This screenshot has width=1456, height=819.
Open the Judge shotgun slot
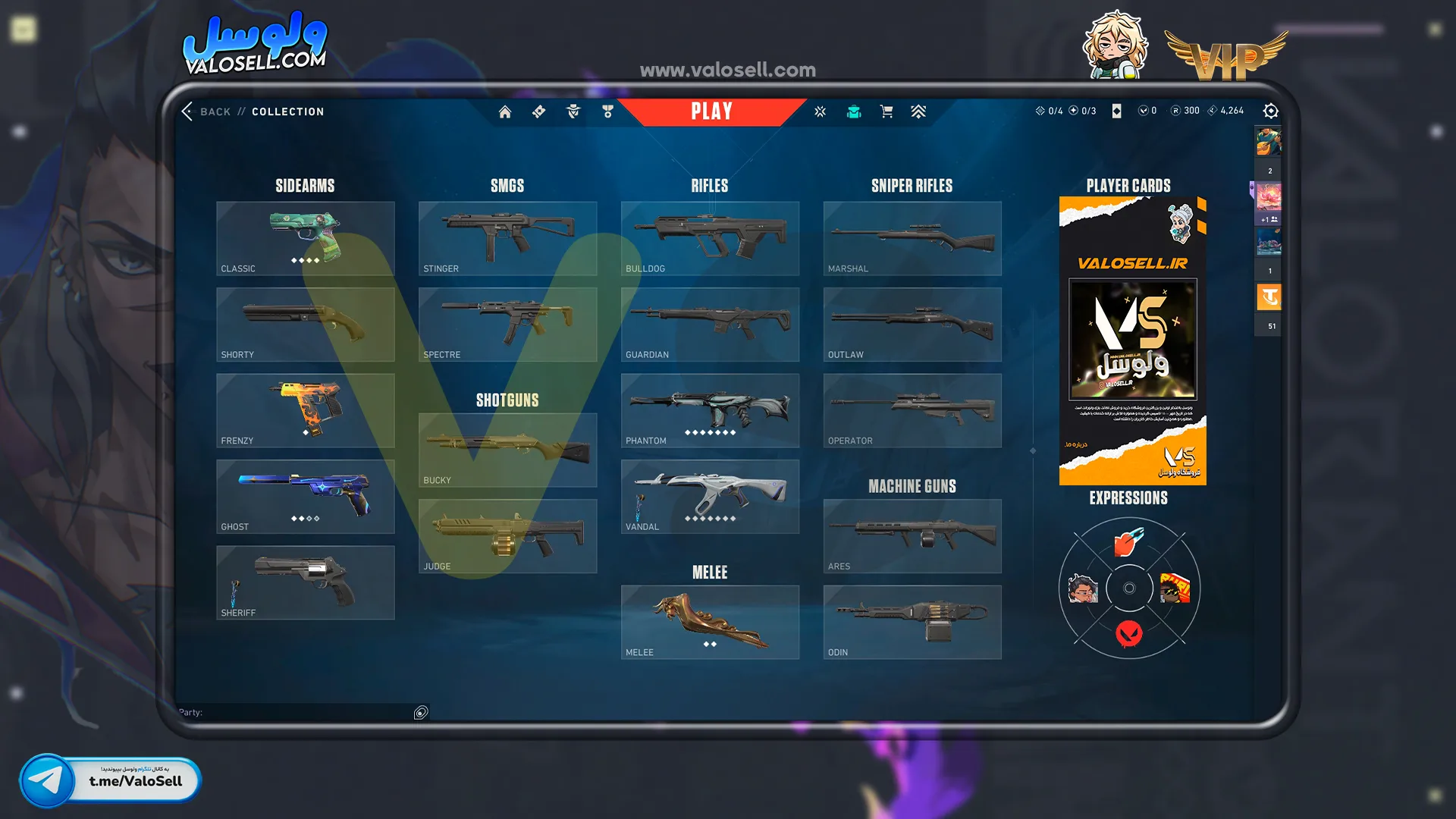tap(507, 535)
